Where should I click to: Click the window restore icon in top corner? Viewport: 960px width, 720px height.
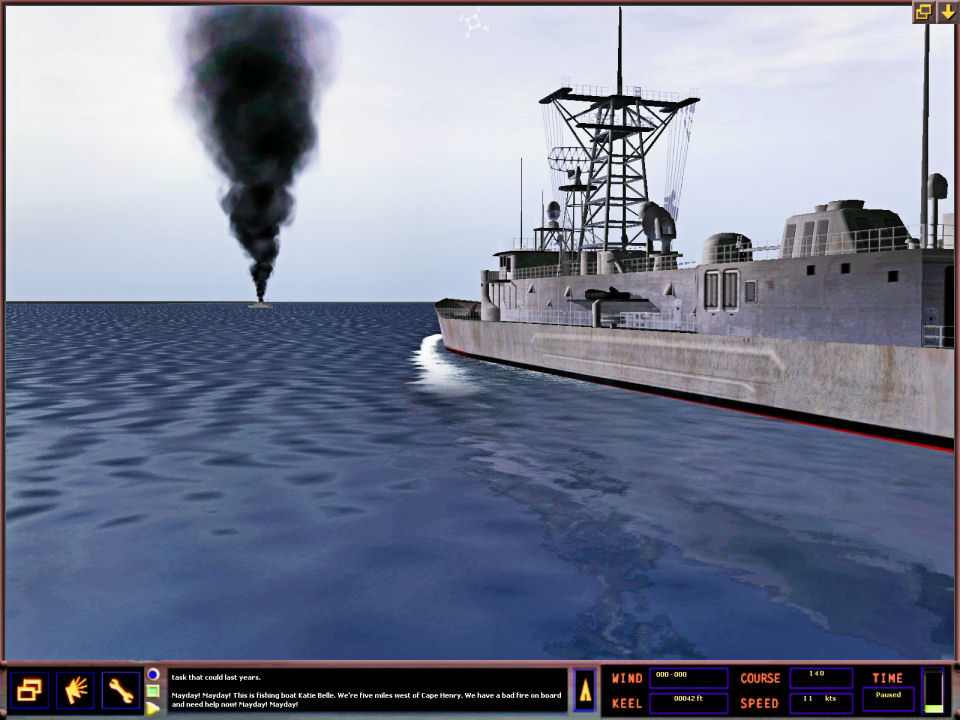click(x=922, y=12)
